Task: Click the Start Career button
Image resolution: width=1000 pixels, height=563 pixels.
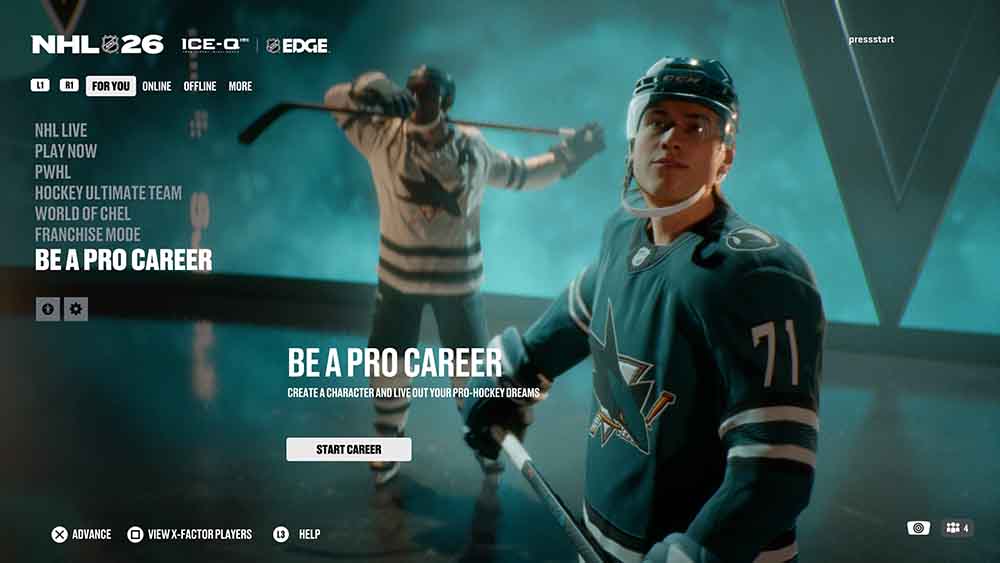Action: coord(348,449)
